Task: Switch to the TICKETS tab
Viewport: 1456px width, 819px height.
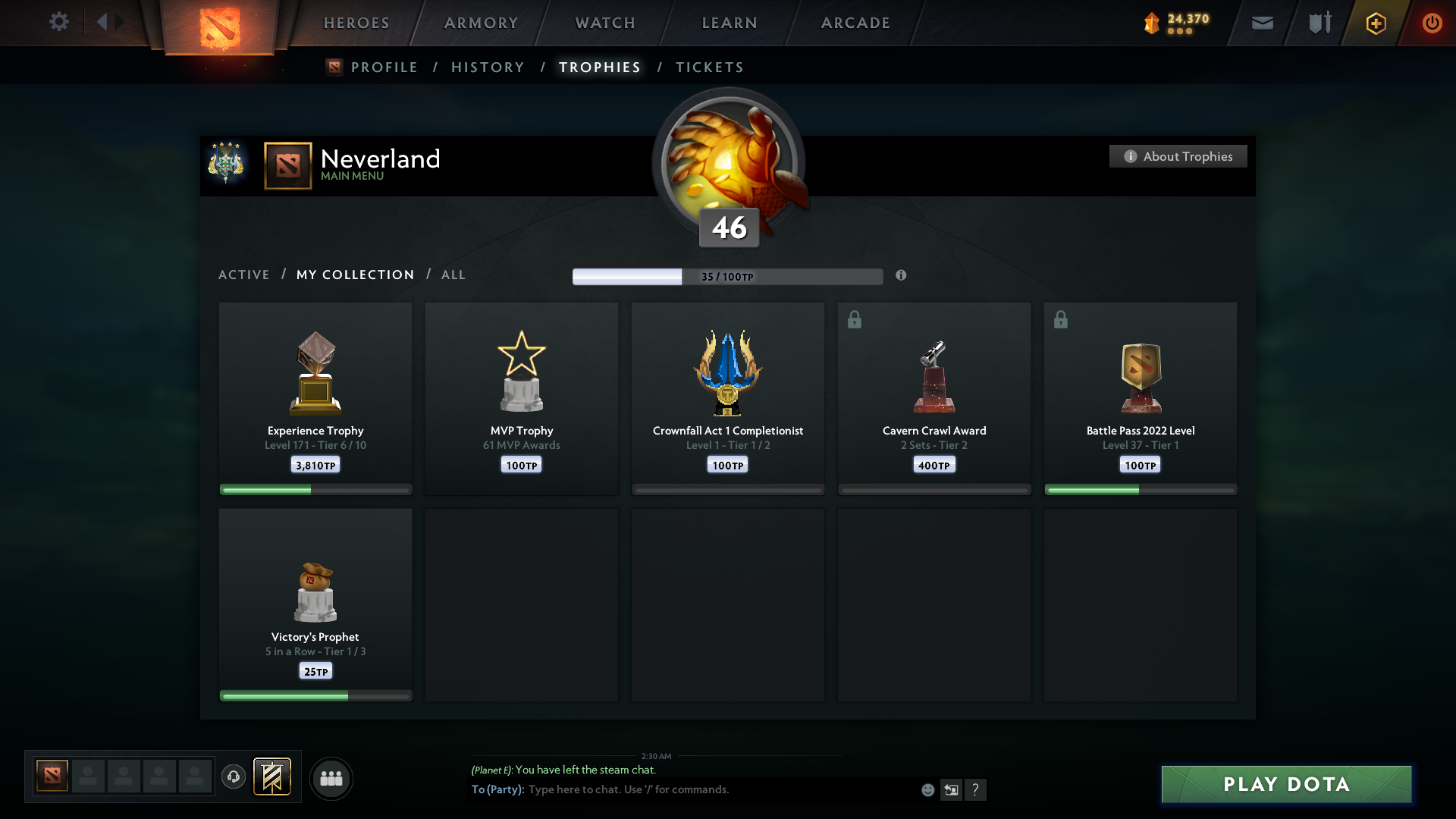Action: click(x=709, y=67)
